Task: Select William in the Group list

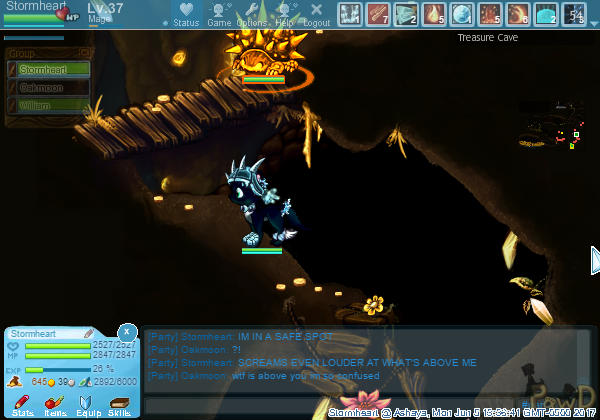Action: 39,104
